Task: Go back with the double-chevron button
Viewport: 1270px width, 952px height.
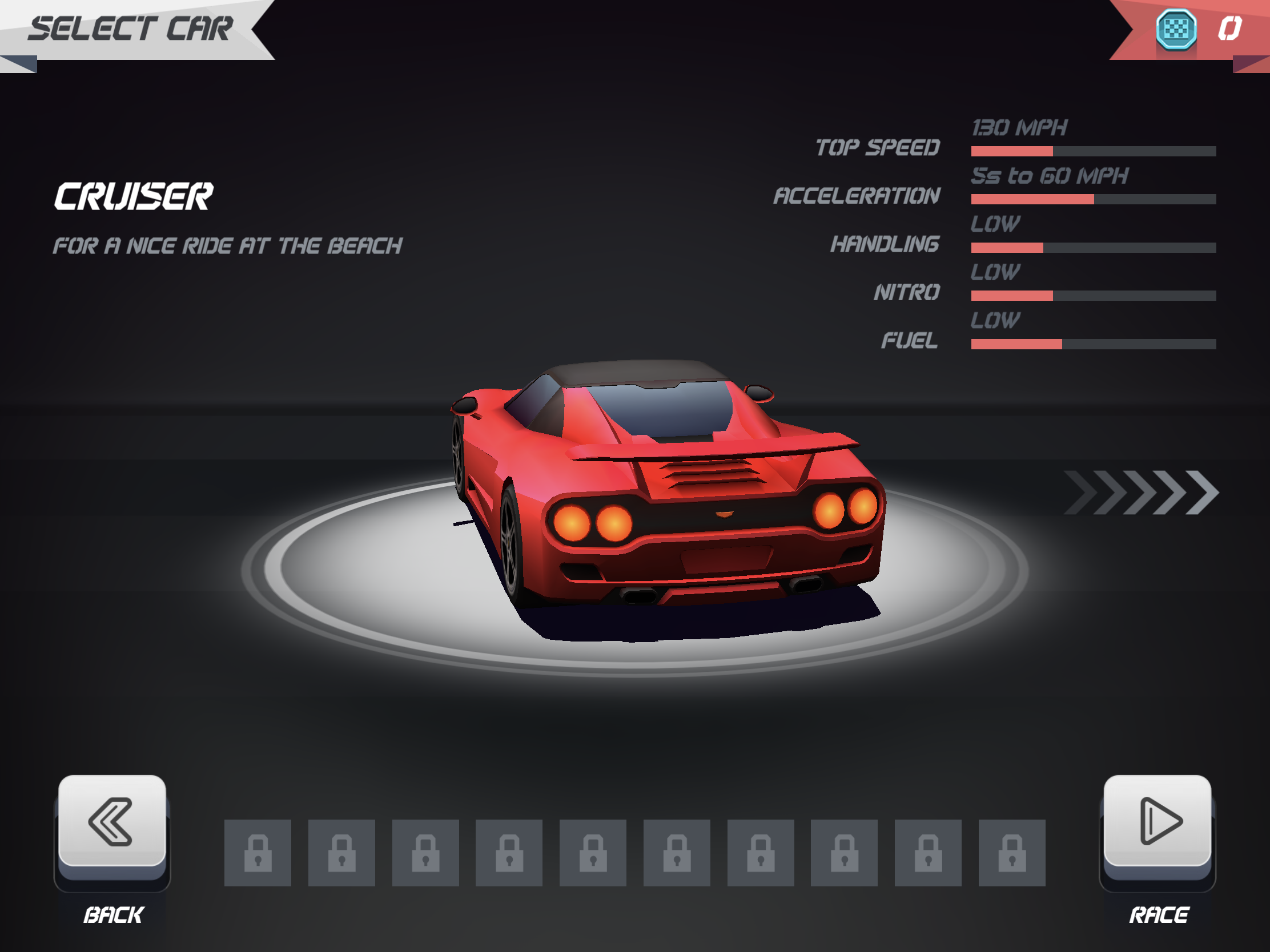Action: (112, 821)
